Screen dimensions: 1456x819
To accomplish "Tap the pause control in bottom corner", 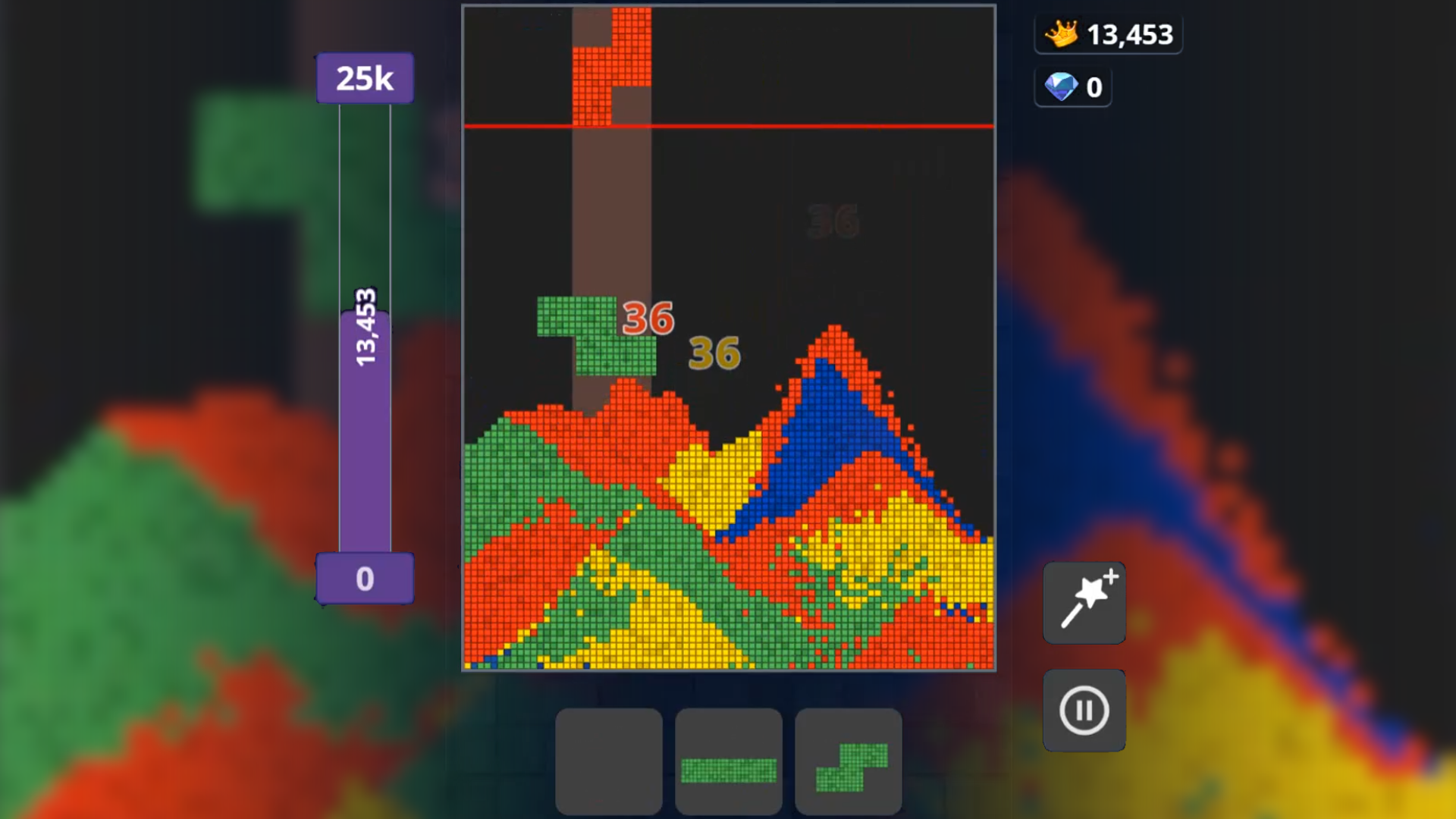I will pyautogui.click(x=1084, y=710).
